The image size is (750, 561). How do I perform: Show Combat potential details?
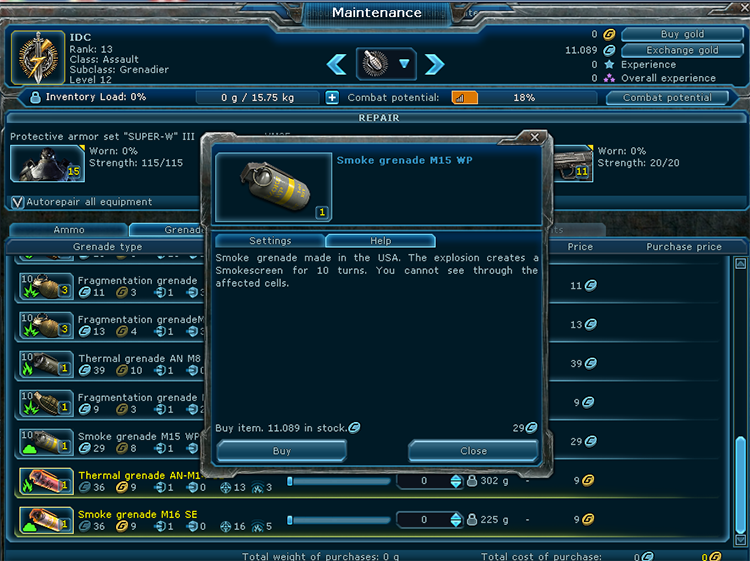(667, 98)
